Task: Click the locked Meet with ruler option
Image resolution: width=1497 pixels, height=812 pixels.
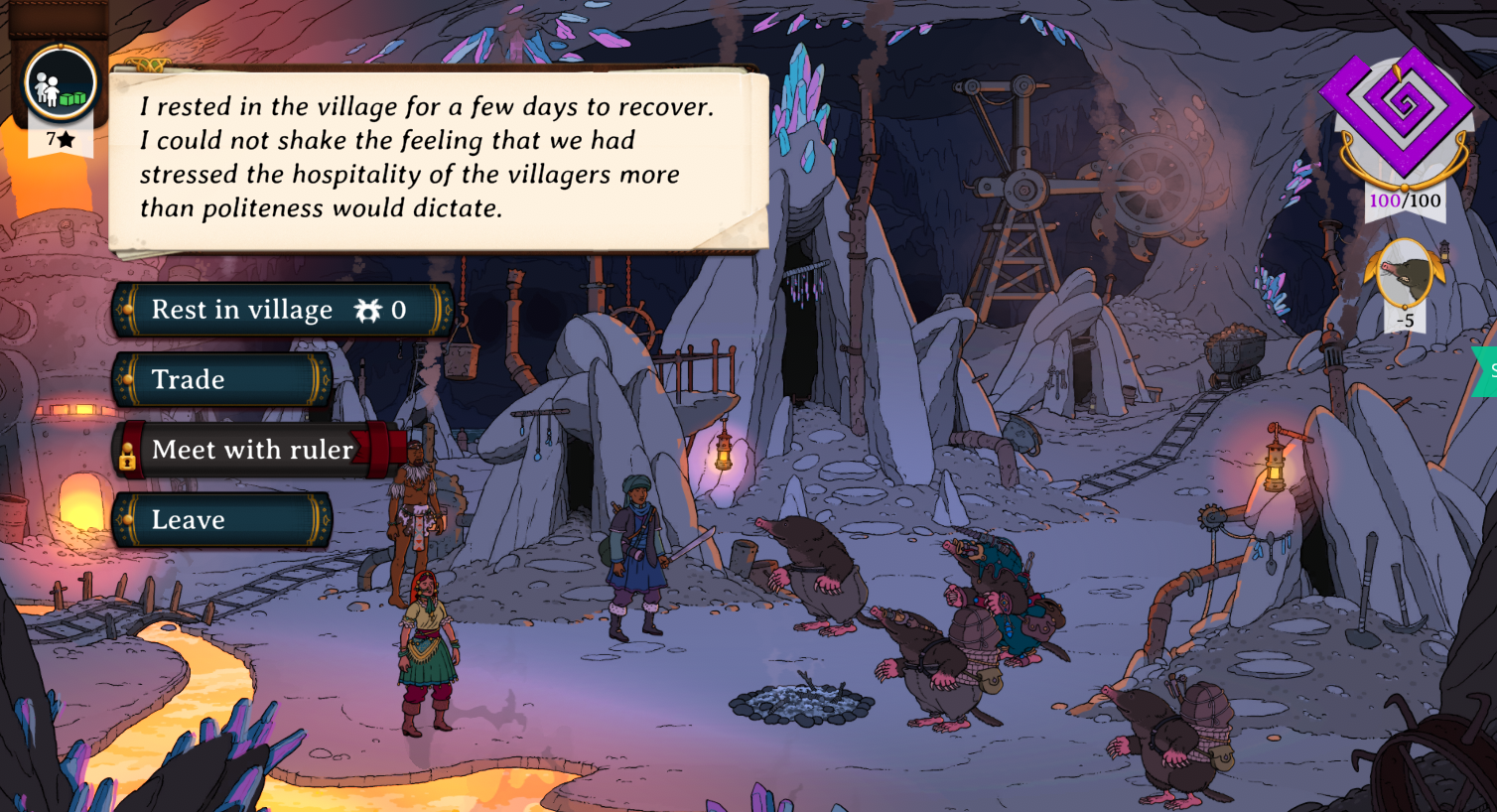Action: click(252, 450)
